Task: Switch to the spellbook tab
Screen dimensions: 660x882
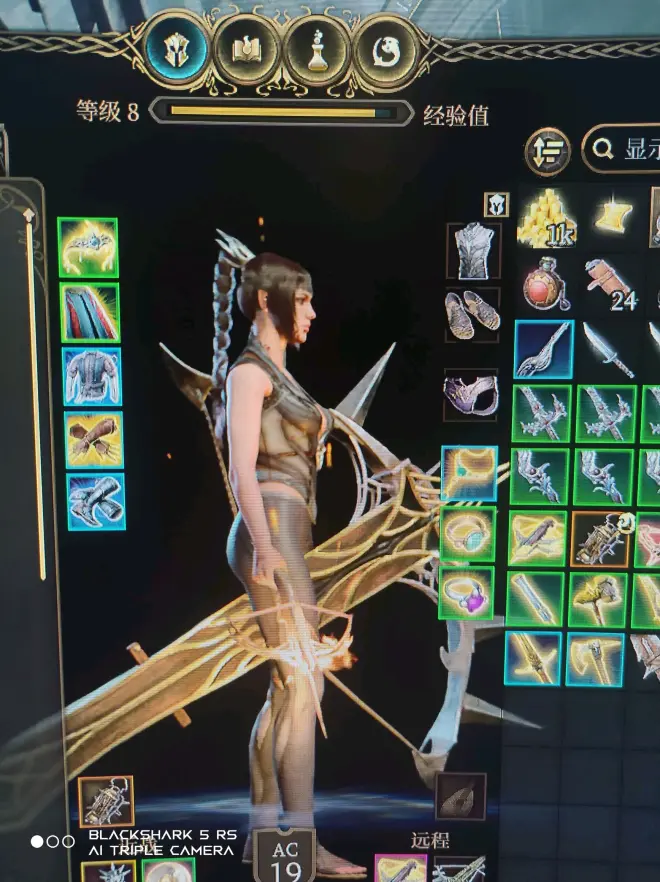Action: (246, 49)
